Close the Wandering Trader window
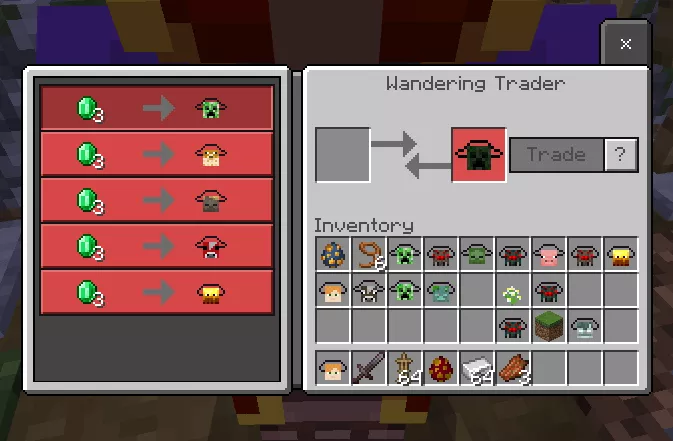 625,44
